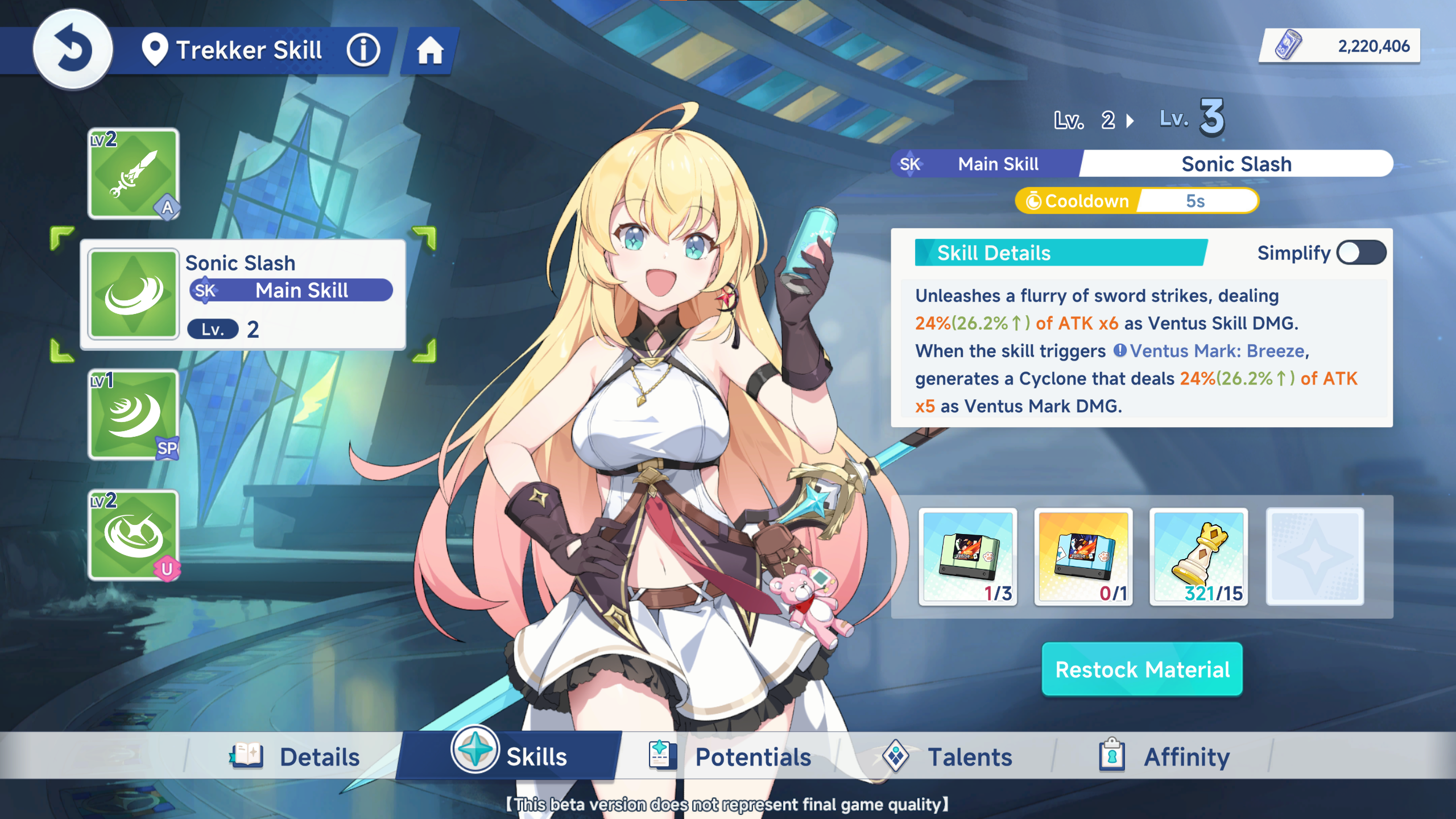Return to the home screen
This screenshot has width=1456, height=819.
pyautogui.click(x=430, y=51)
